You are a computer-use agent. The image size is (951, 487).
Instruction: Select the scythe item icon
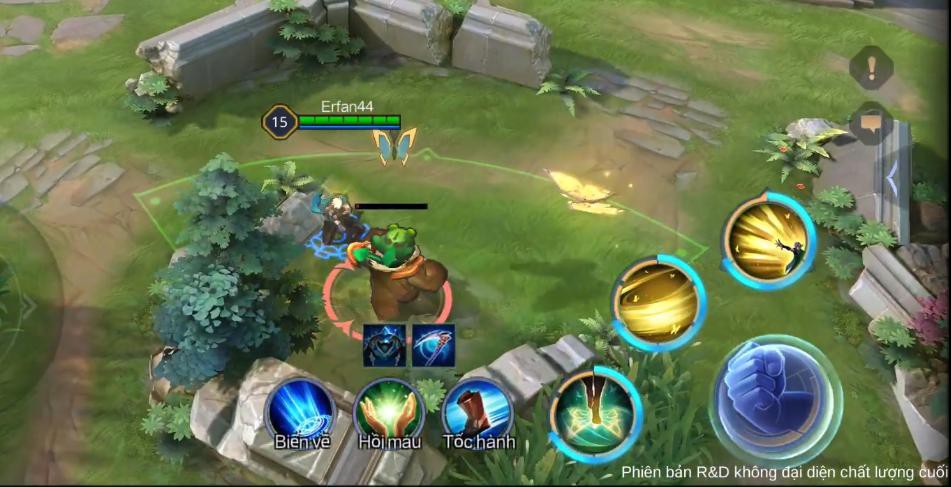point(433,343)
